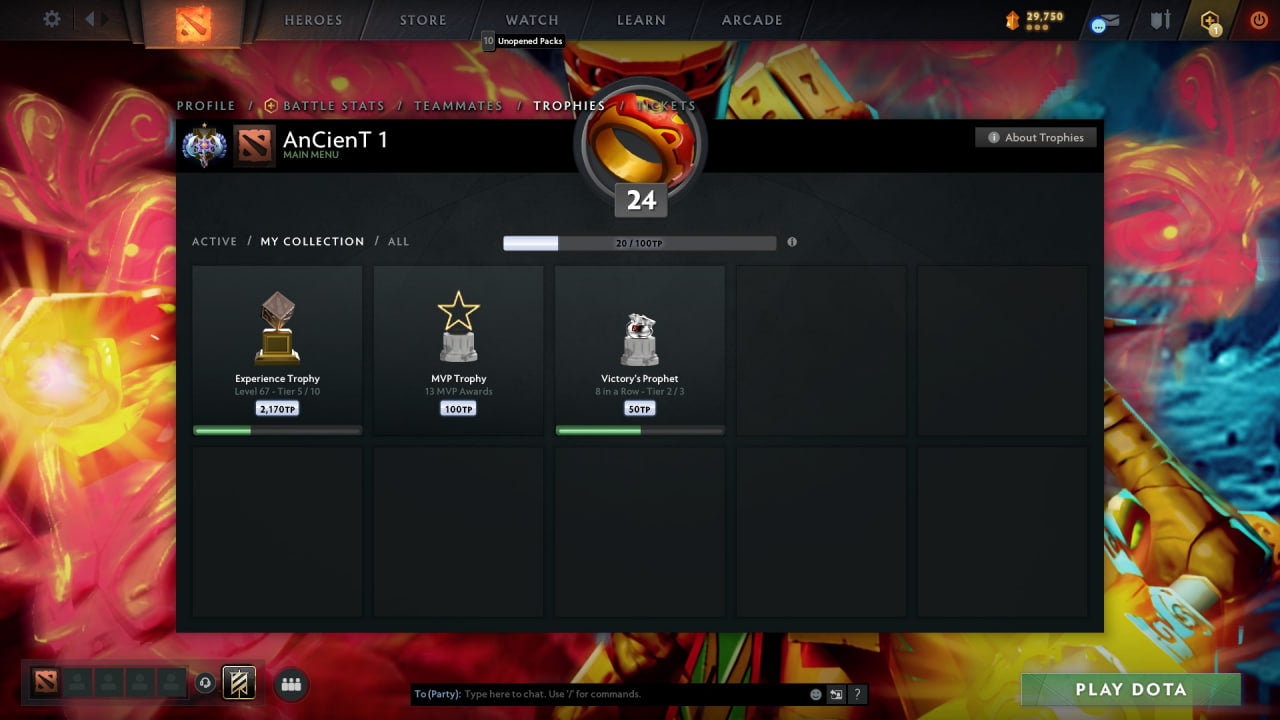Image resolution: width=1280 pixels, height=720 pixels.
Task: Click the PLAY DOTA button
Action: click(x=1129, y=689)
